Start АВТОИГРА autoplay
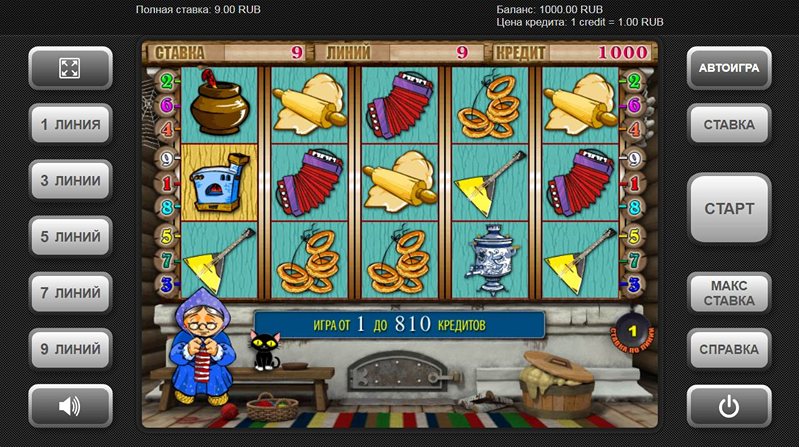Screen dimensions: 799x447 (x=729, y=68)
